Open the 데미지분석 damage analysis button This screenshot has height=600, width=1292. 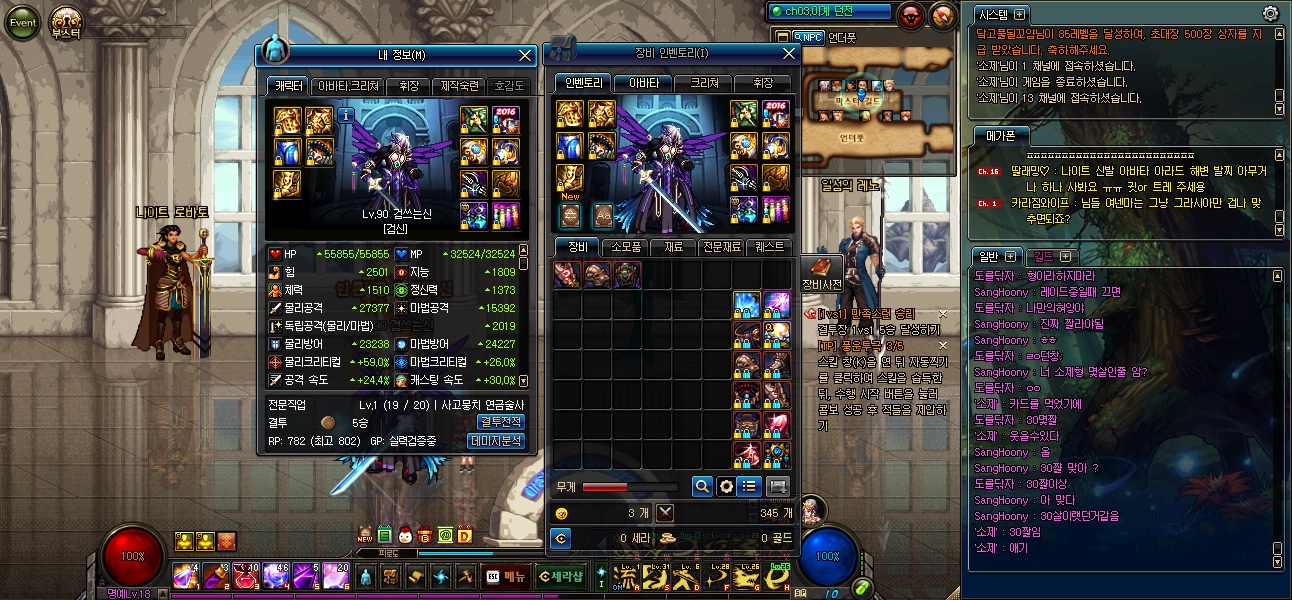(x=496, y=441)
